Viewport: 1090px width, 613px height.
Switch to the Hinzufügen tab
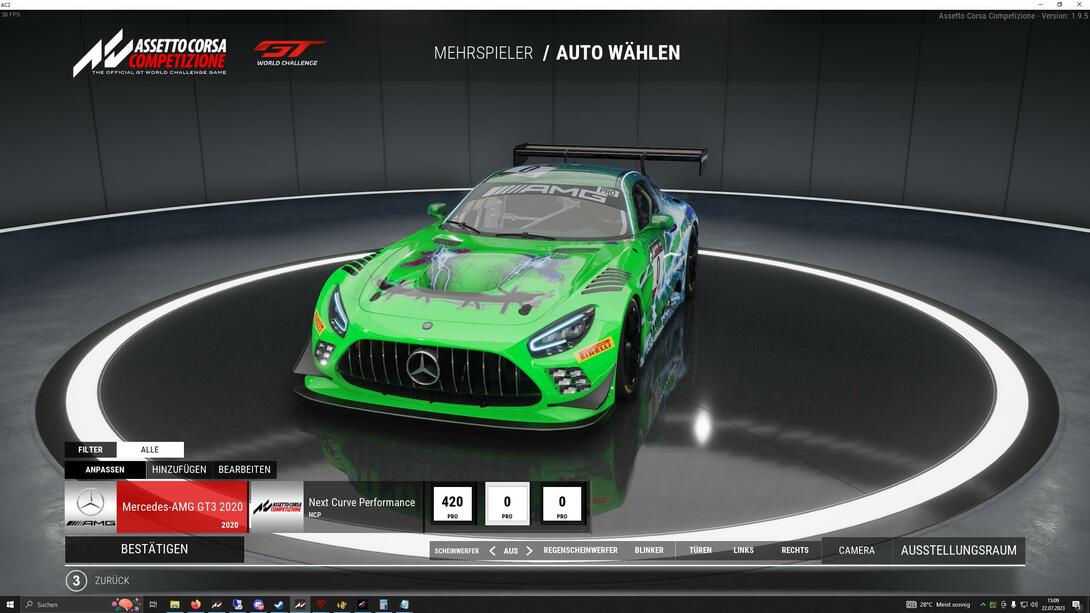pyautogui.click(x=179, y=470)
